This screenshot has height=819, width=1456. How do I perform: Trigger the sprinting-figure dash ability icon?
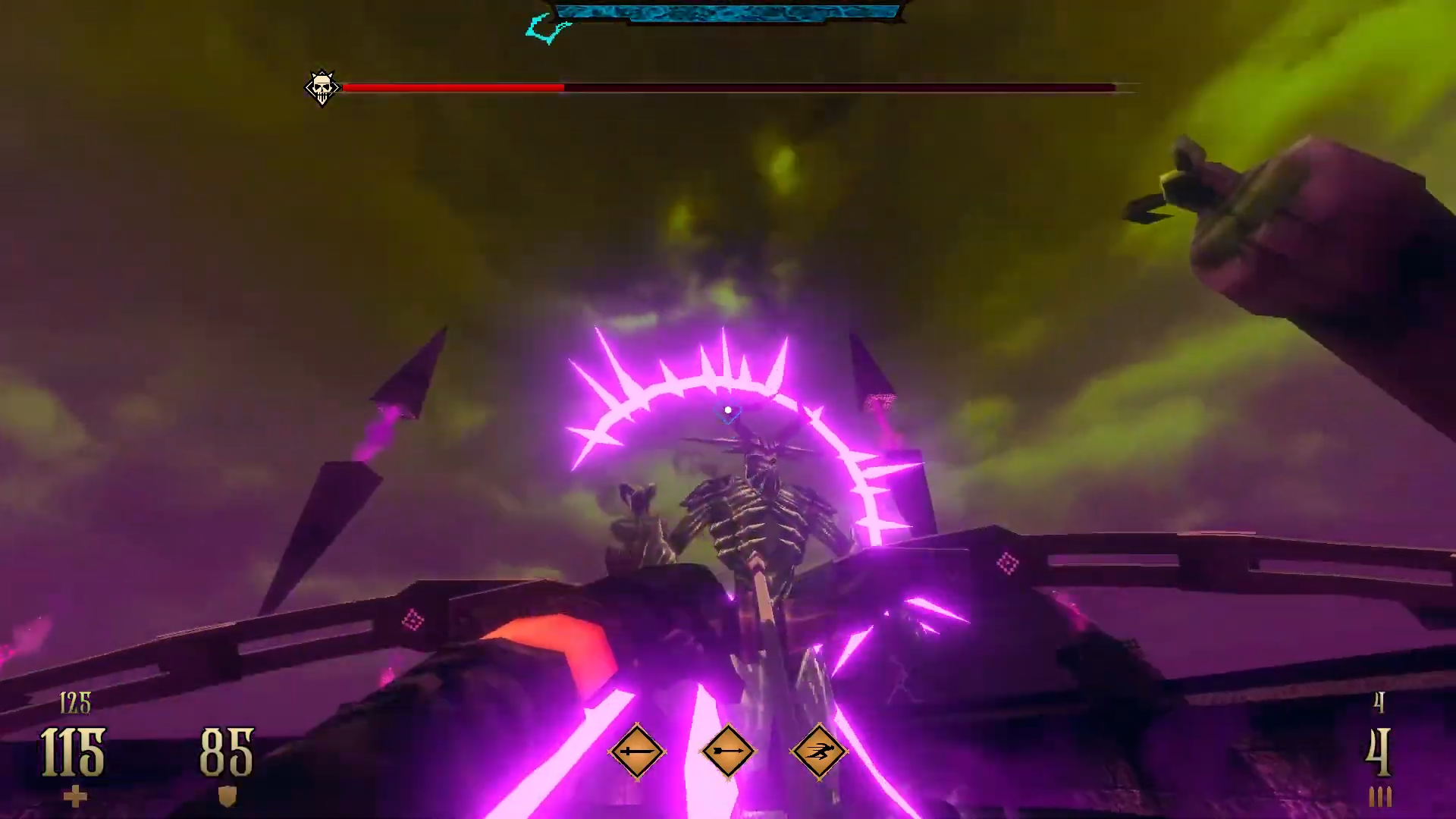pos(819,751)
